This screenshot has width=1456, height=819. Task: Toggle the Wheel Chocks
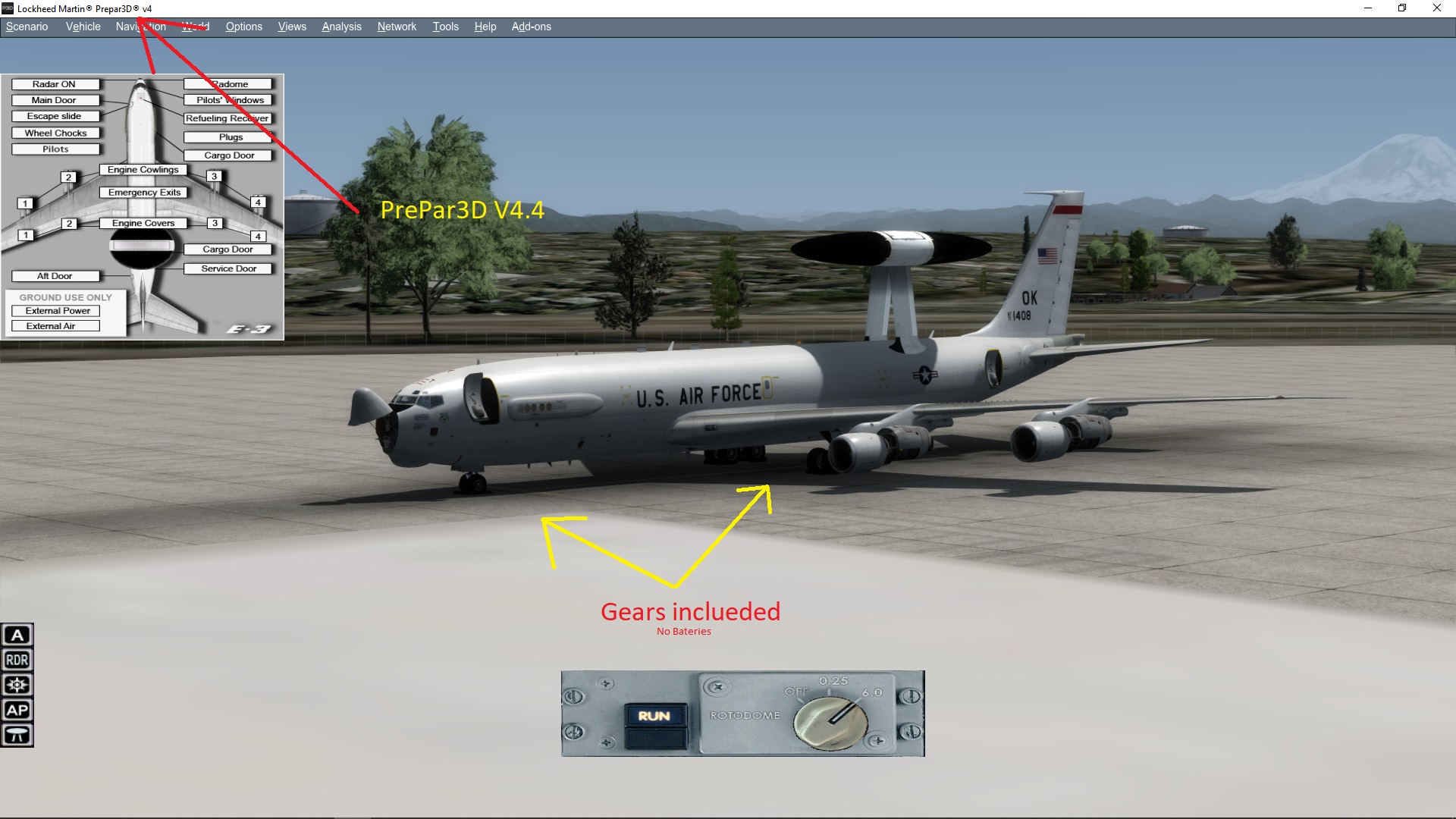click(x=55, y=133)
